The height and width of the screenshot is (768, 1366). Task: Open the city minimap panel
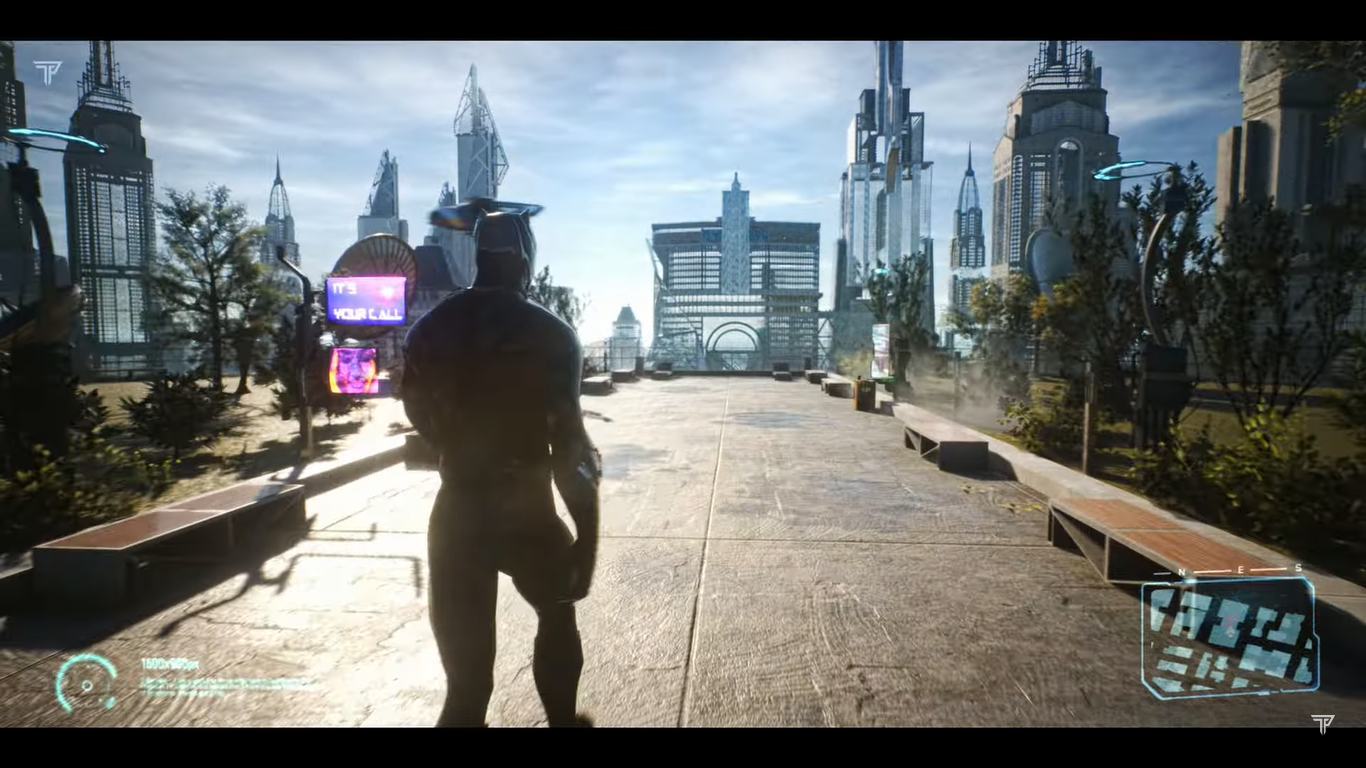(1229, 637)
